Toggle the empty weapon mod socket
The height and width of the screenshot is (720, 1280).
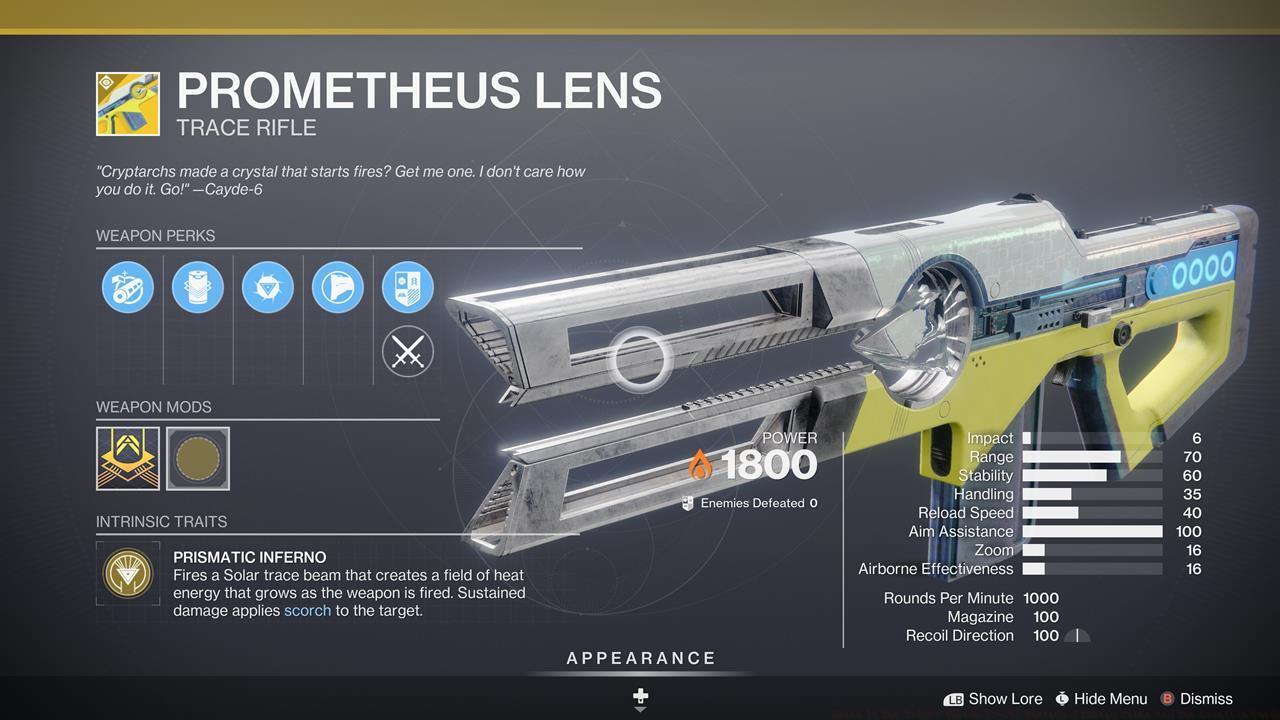click(x=196, y=458)
